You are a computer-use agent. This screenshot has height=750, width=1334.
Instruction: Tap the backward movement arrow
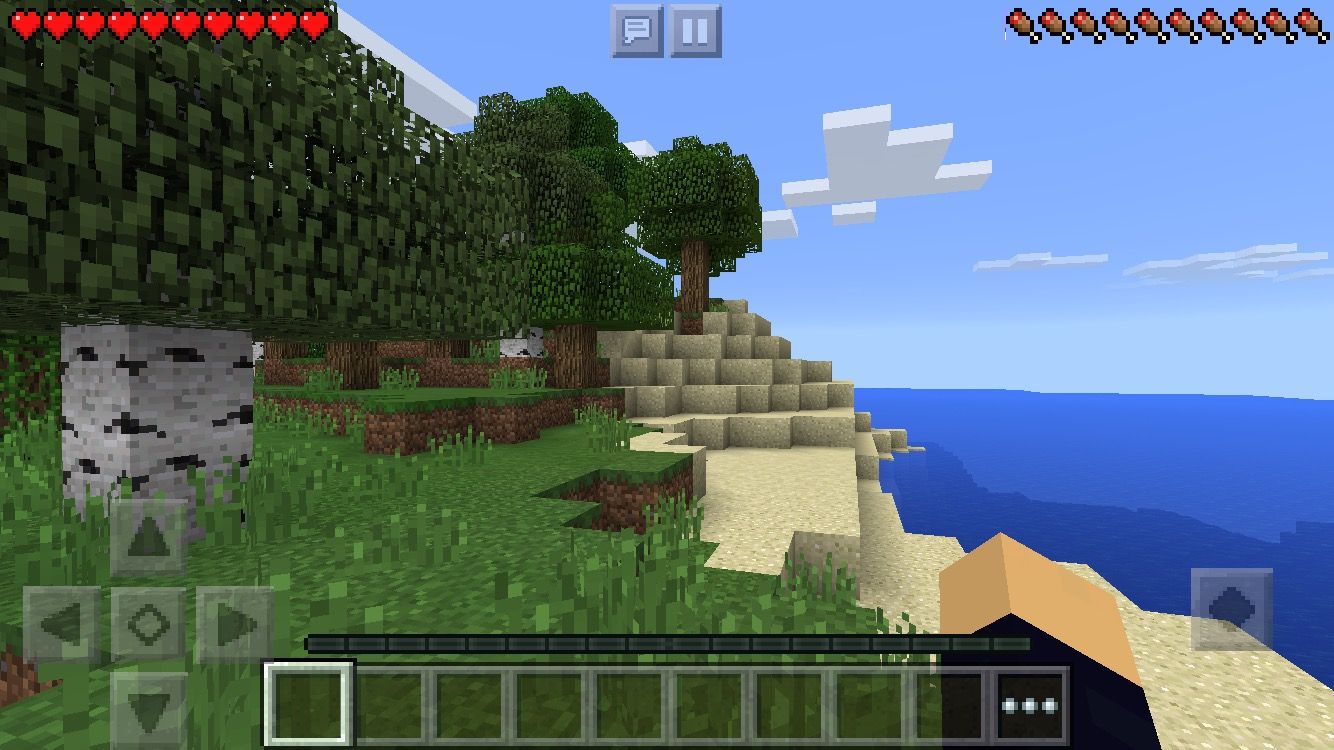pos(148,709)
